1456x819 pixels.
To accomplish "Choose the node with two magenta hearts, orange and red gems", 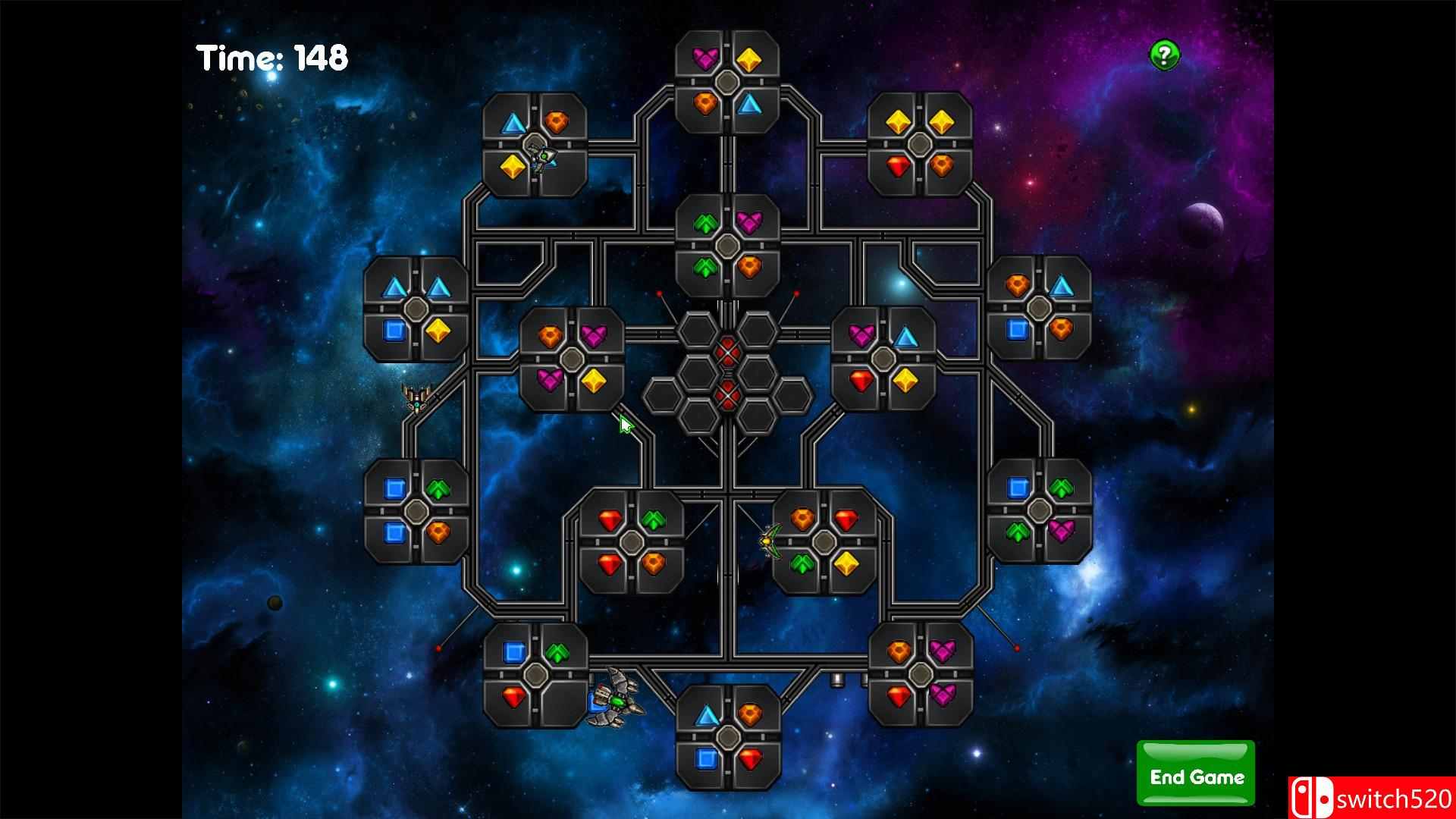I will (920, 673).
